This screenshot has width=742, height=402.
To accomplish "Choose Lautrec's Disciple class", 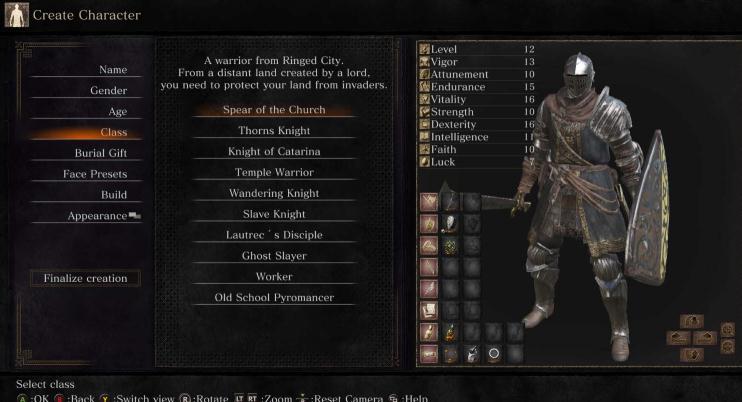I will tap(273, 235).
